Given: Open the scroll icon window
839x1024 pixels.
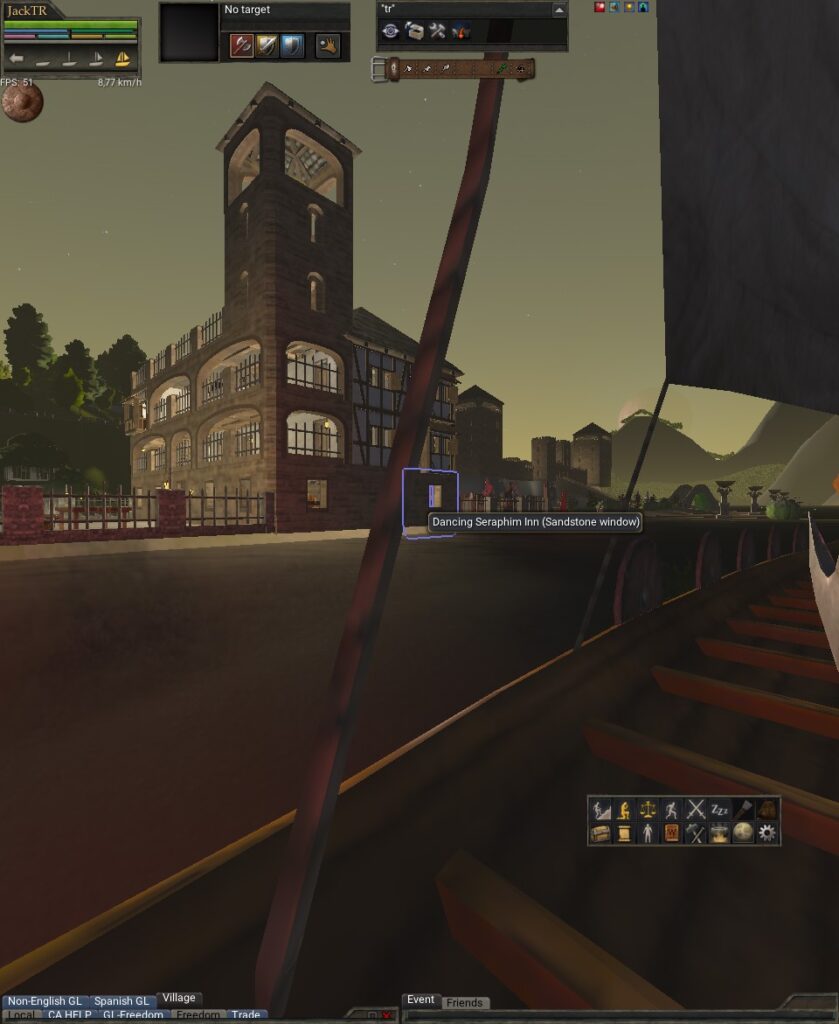Looking at the screenshot, I should (624, 833).
